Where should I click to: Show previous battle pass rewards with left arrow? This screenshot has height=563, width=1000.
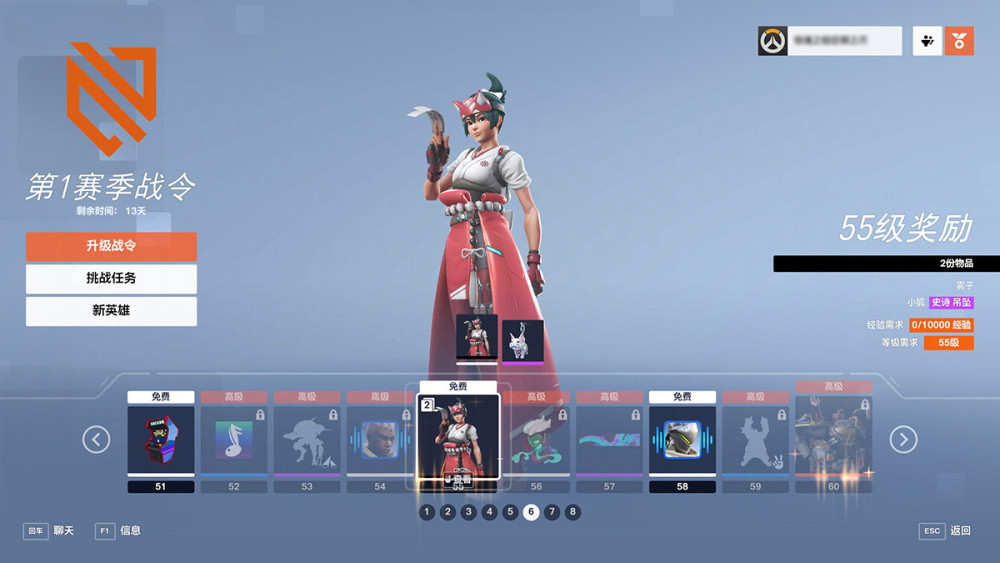(96, 439)
